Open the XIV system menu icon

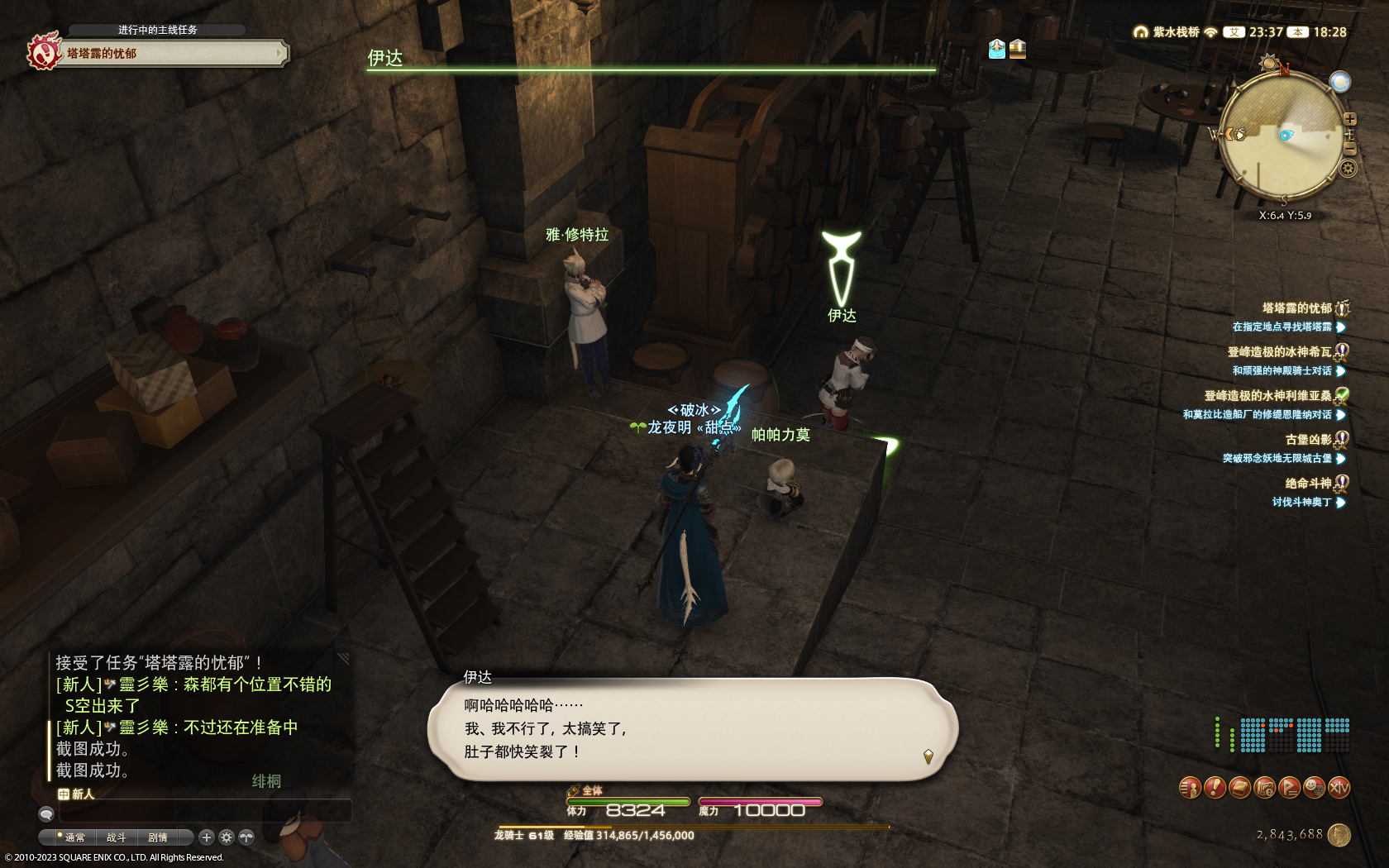tap(1339, 788)
